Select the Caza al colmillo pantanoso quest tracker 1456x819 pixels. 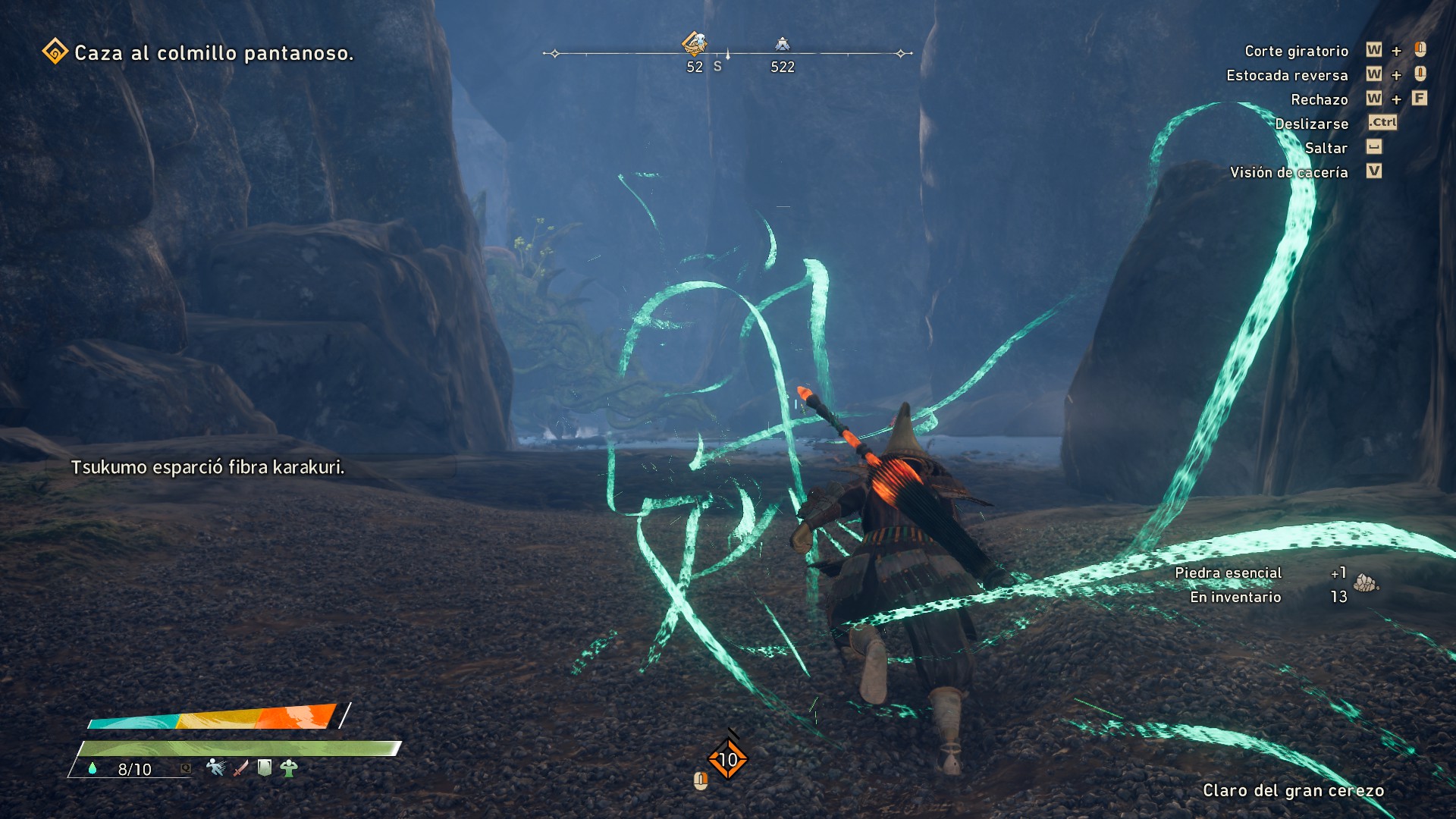[x=199, y=53]
